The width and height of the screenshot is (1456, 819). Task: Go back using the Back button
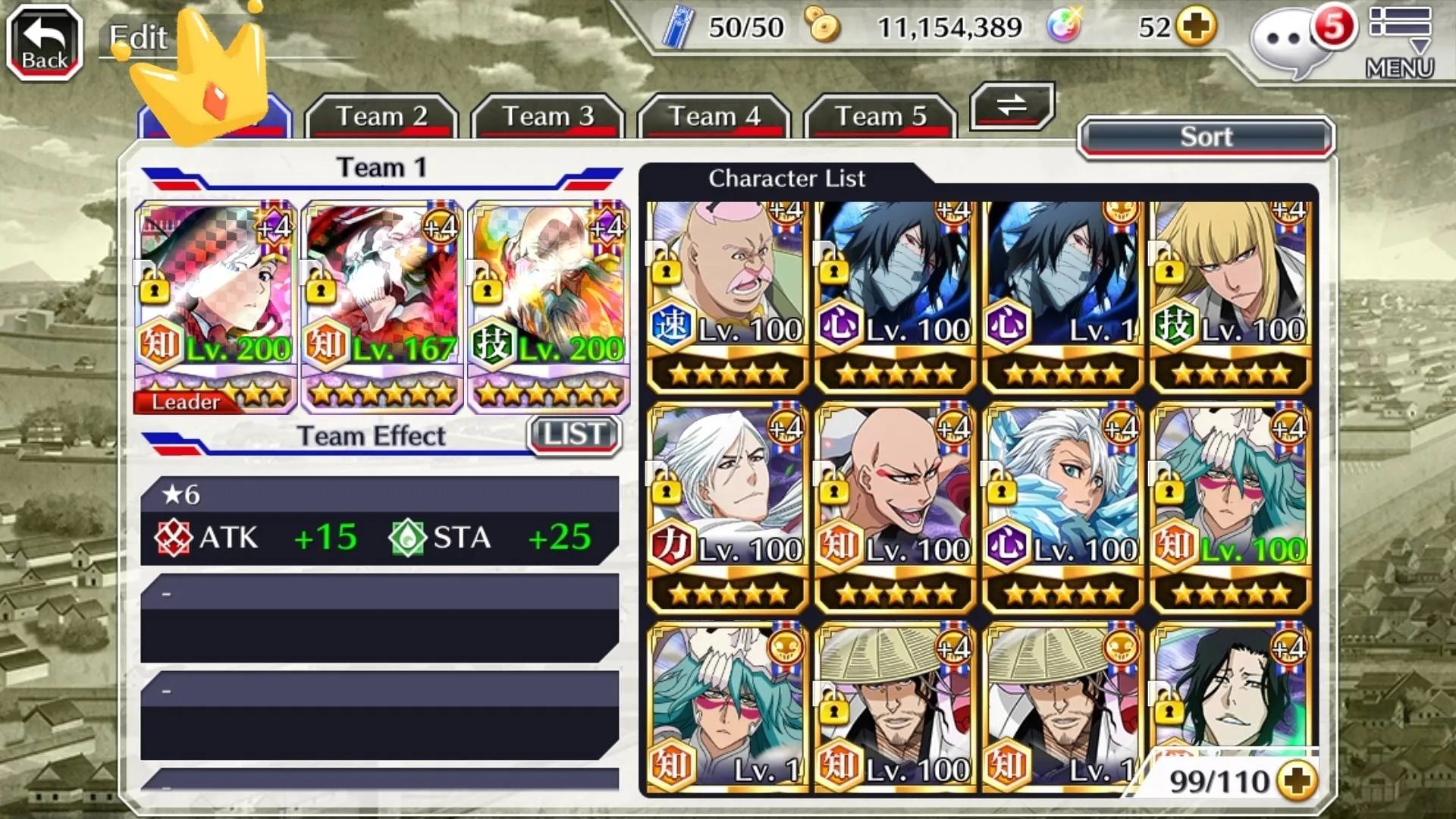44,43
